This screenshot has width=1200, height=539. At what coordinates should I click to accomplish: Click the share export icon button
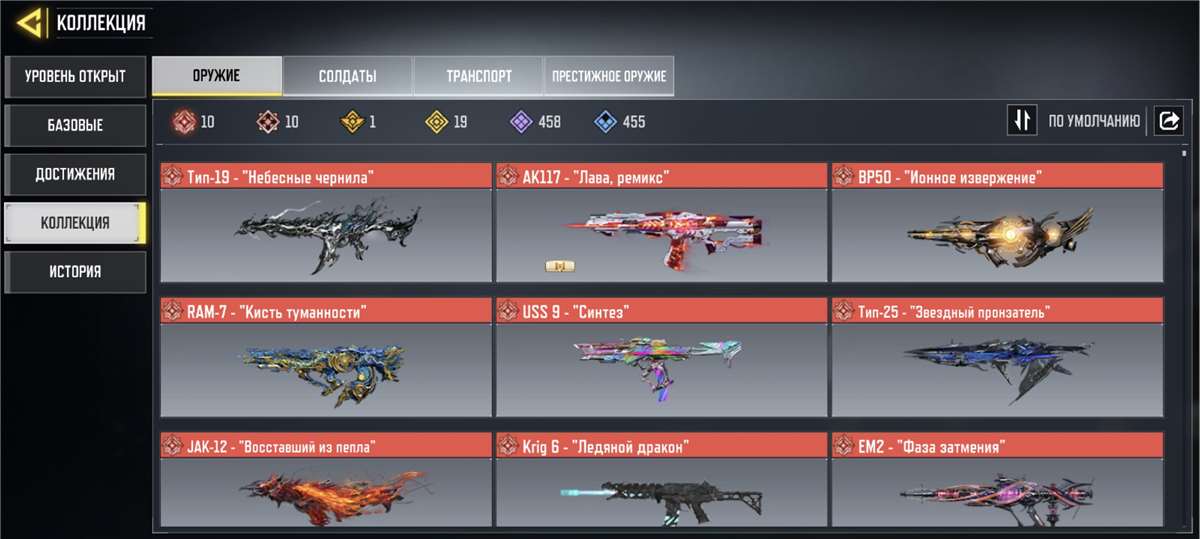1169,121
